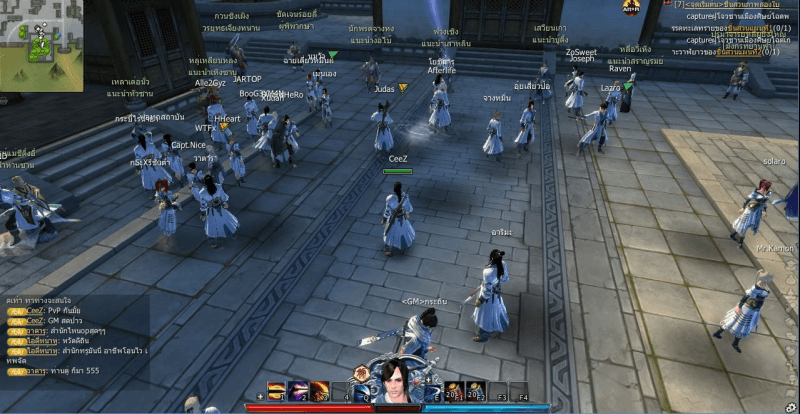Use the purple slash skill in slot 2
Image resolution: width=800 pixels, height=414 pixels.
pyautogui.click(x=298, y=391)
